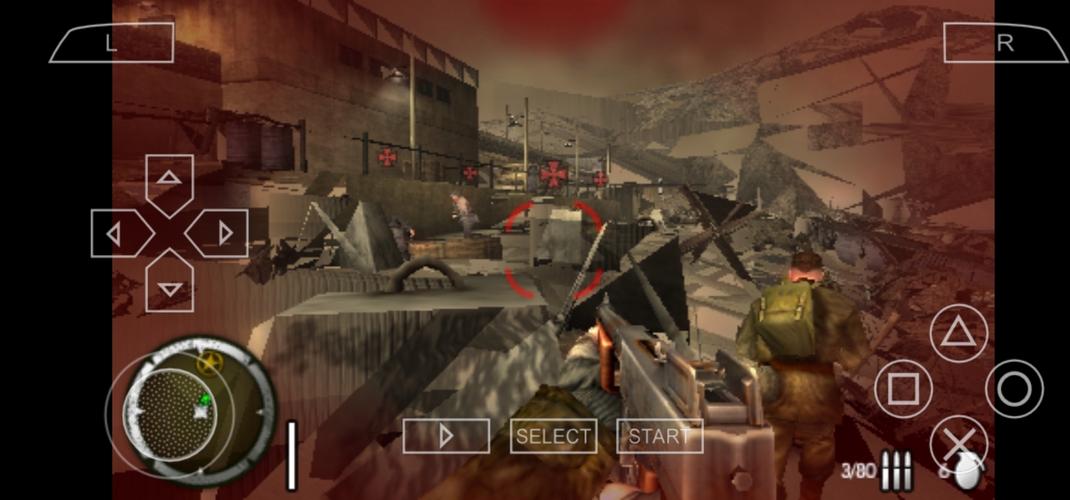Tap the square face button
This screenshot has height=500, width=1070.
coord(903,389)
